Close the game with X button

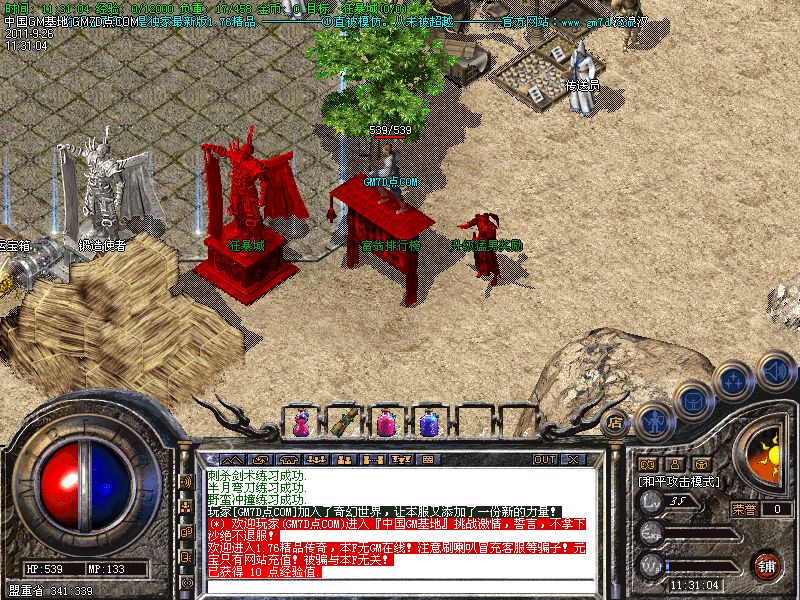(x=573, y=459)
